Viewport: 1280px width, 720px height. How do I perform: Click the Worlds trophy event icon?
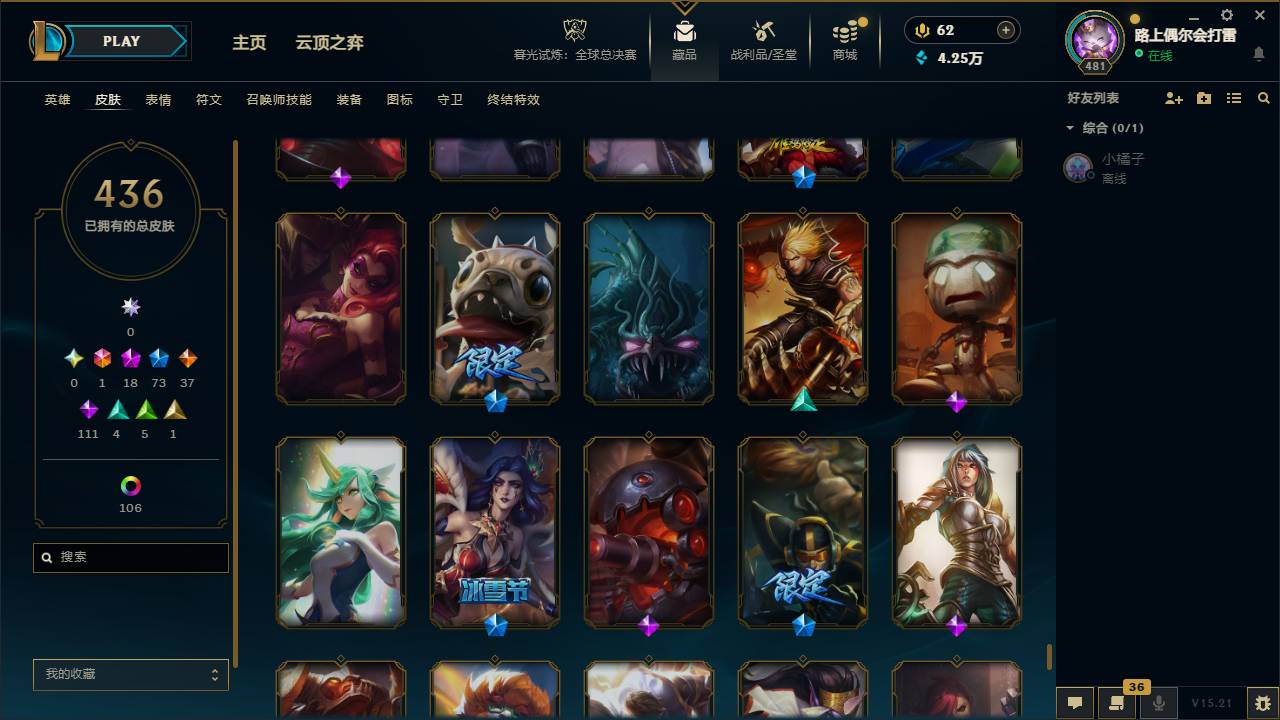(573, 30)
